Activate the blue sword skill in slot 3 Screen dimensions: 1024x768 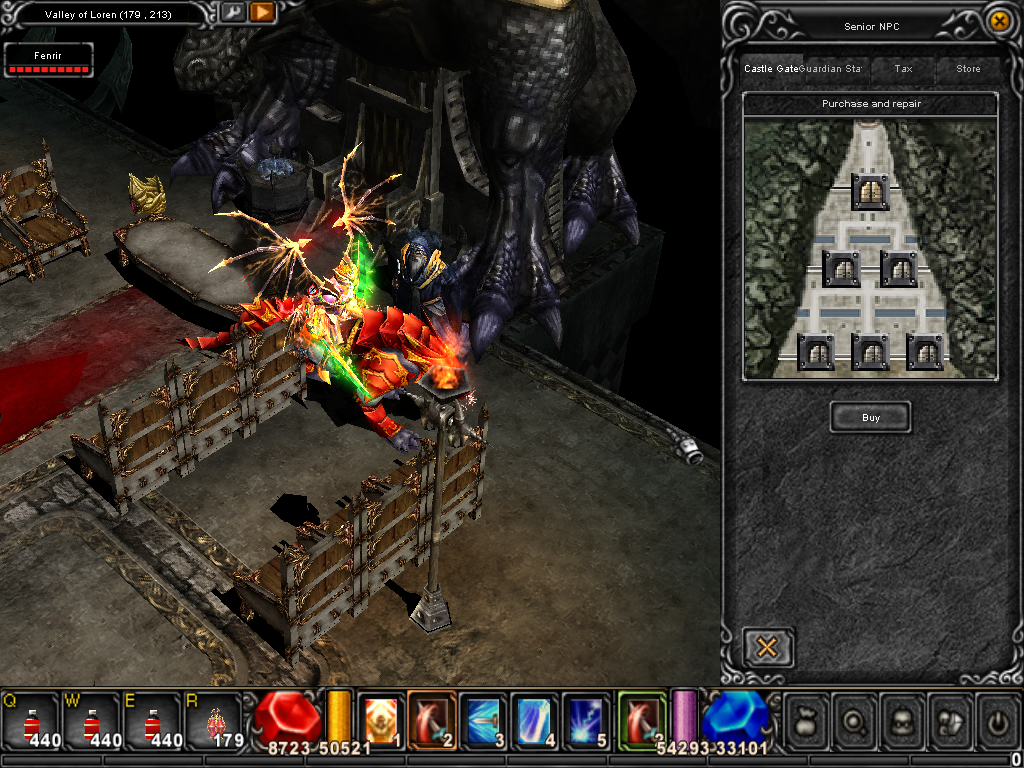click(483, 719)
